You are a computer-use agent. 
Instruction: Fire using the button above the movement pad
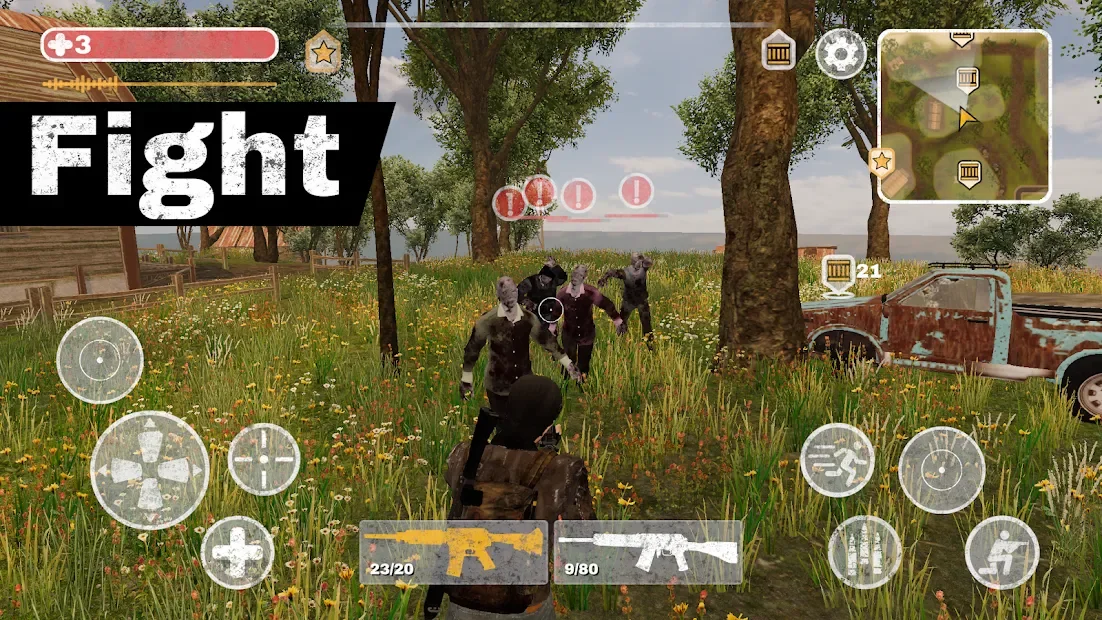tap(100, 360)
